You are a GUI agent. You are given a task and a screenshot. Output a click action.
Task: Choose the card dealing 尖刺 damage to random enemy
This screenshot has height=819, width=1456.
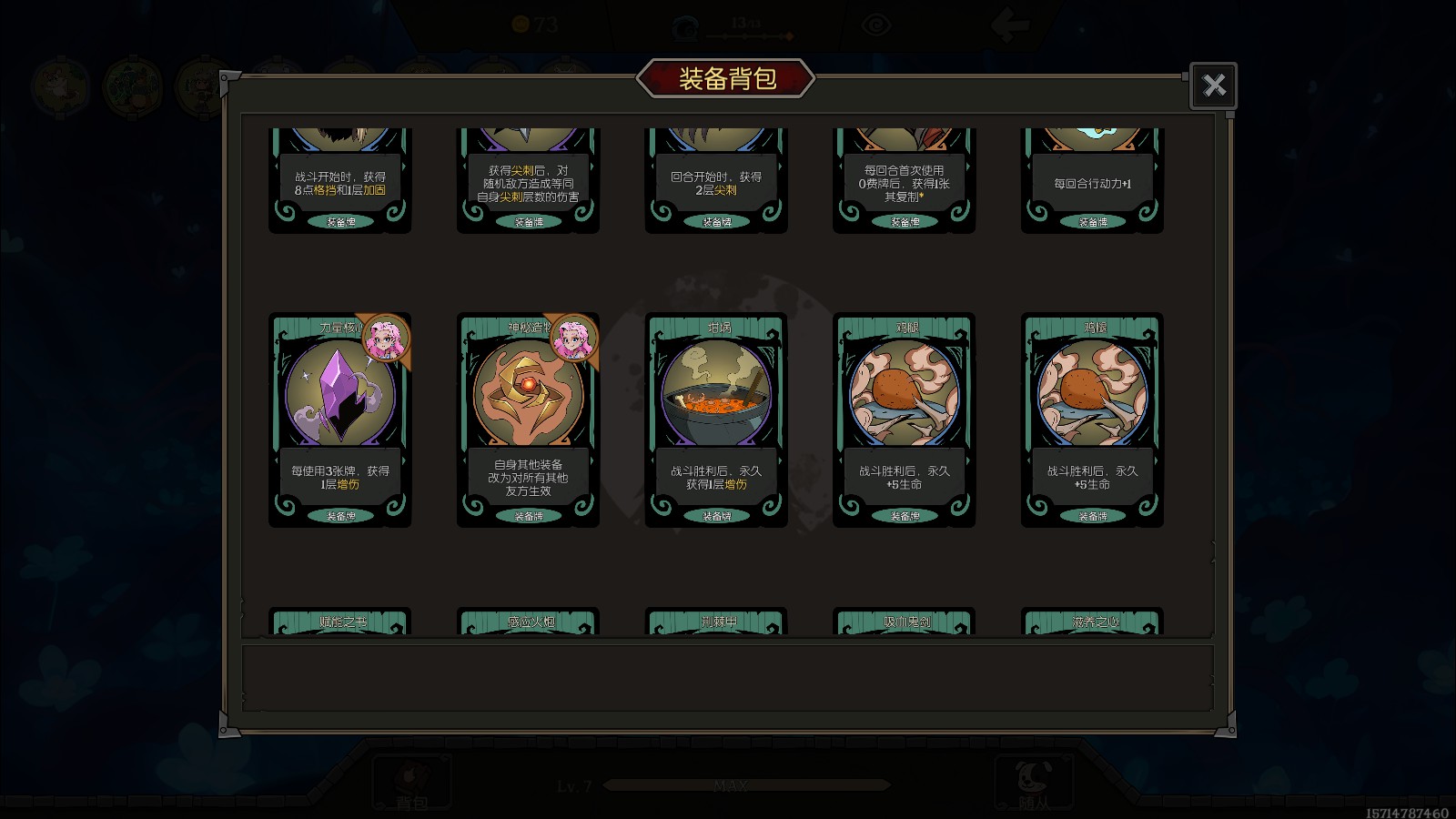(x=528, y=182)
